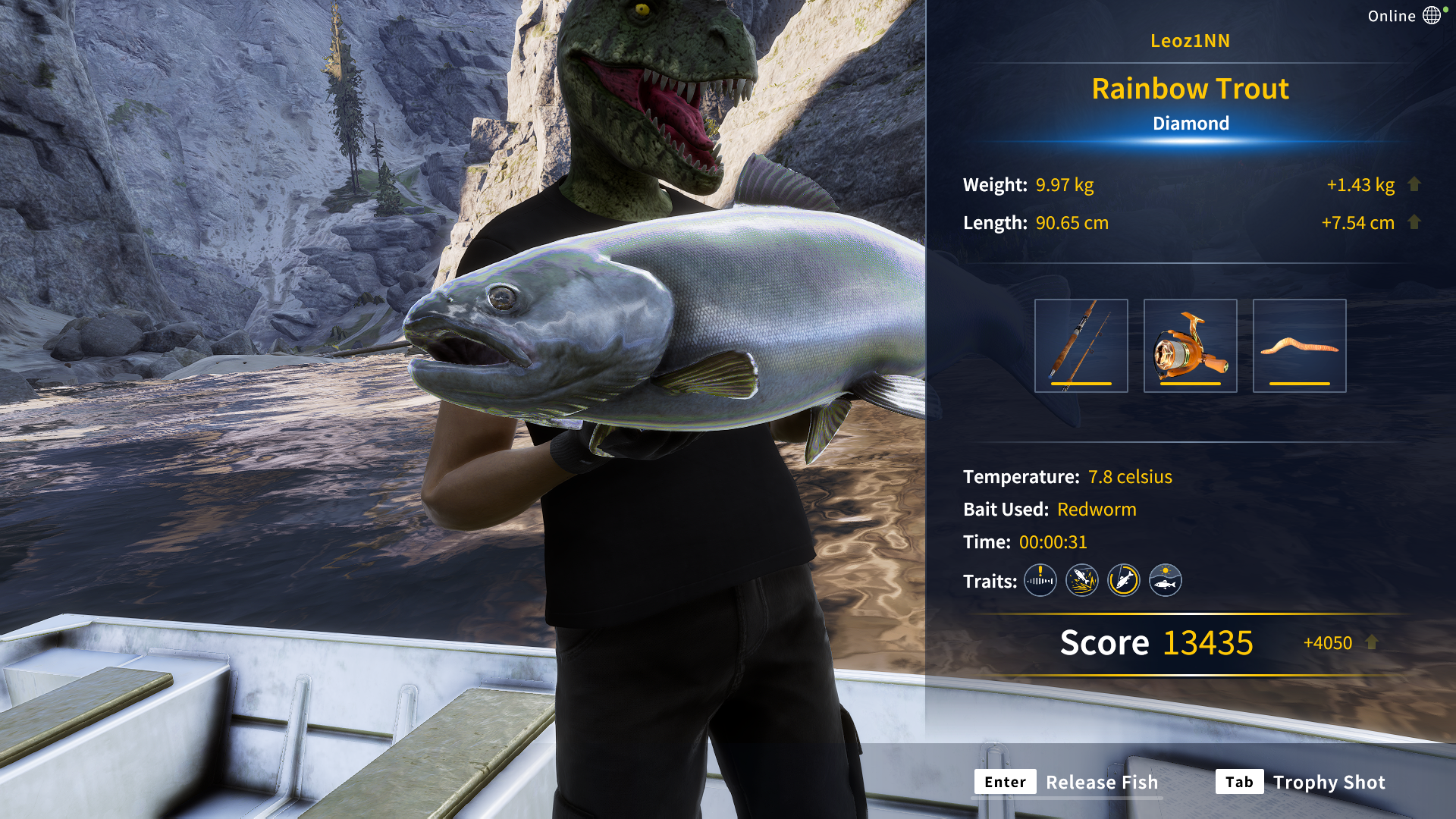Click the player name Leoz1NN
Screen dimensions: 1456x819
point(1190,41)
